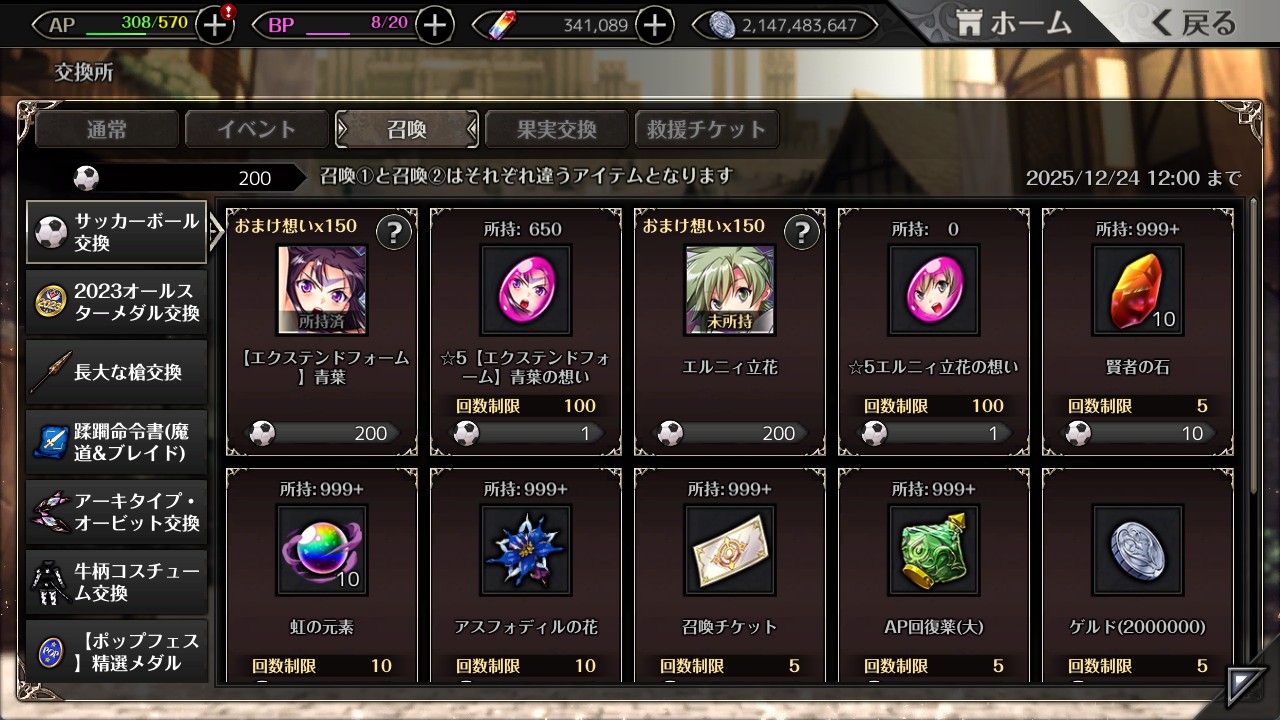1280x720 pixels.
Task: Show help for エルニィ立花 bonus
Action: (801, 233)
